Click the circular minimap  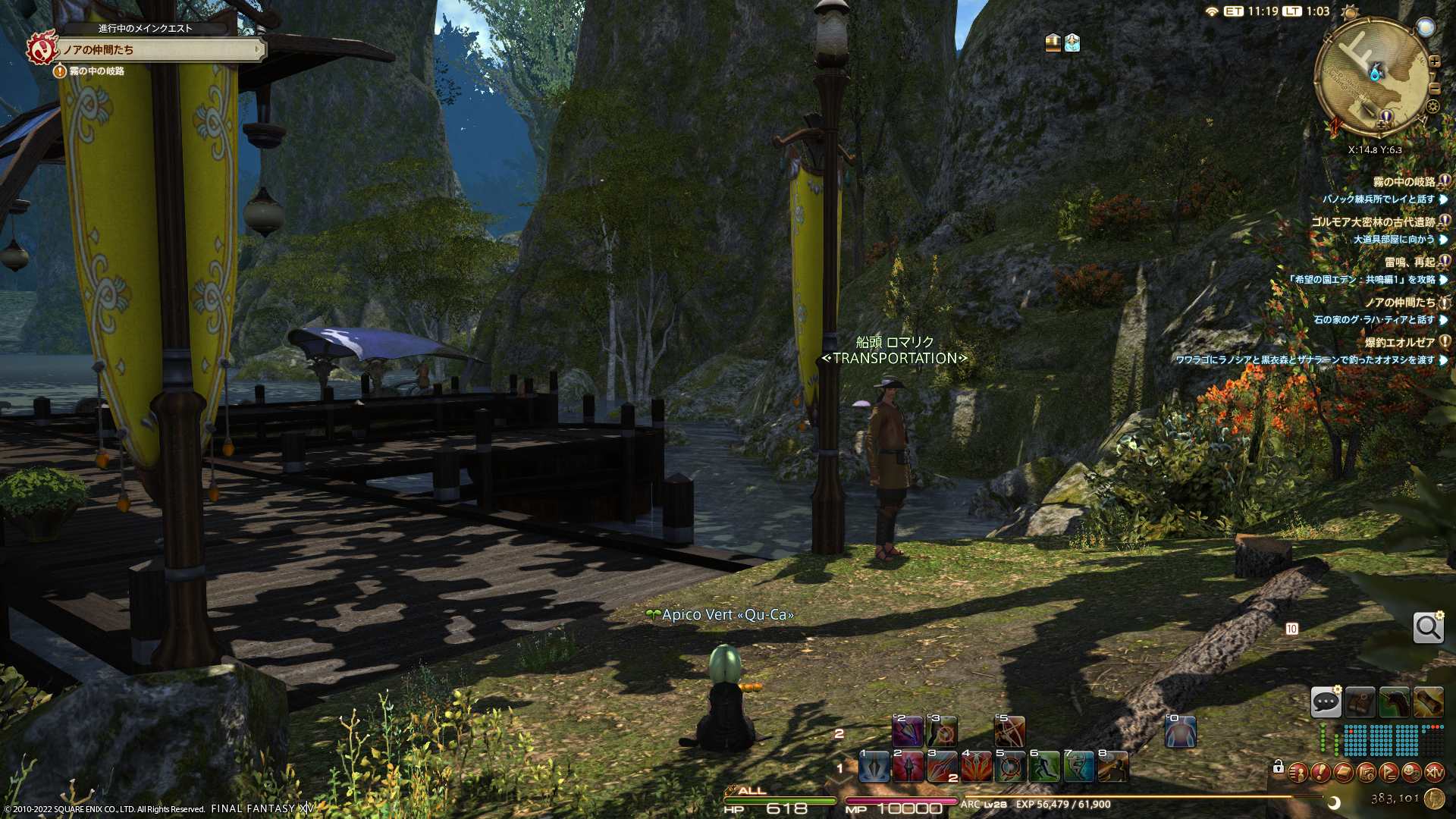pyautogui.click(x=1371, y=76)
